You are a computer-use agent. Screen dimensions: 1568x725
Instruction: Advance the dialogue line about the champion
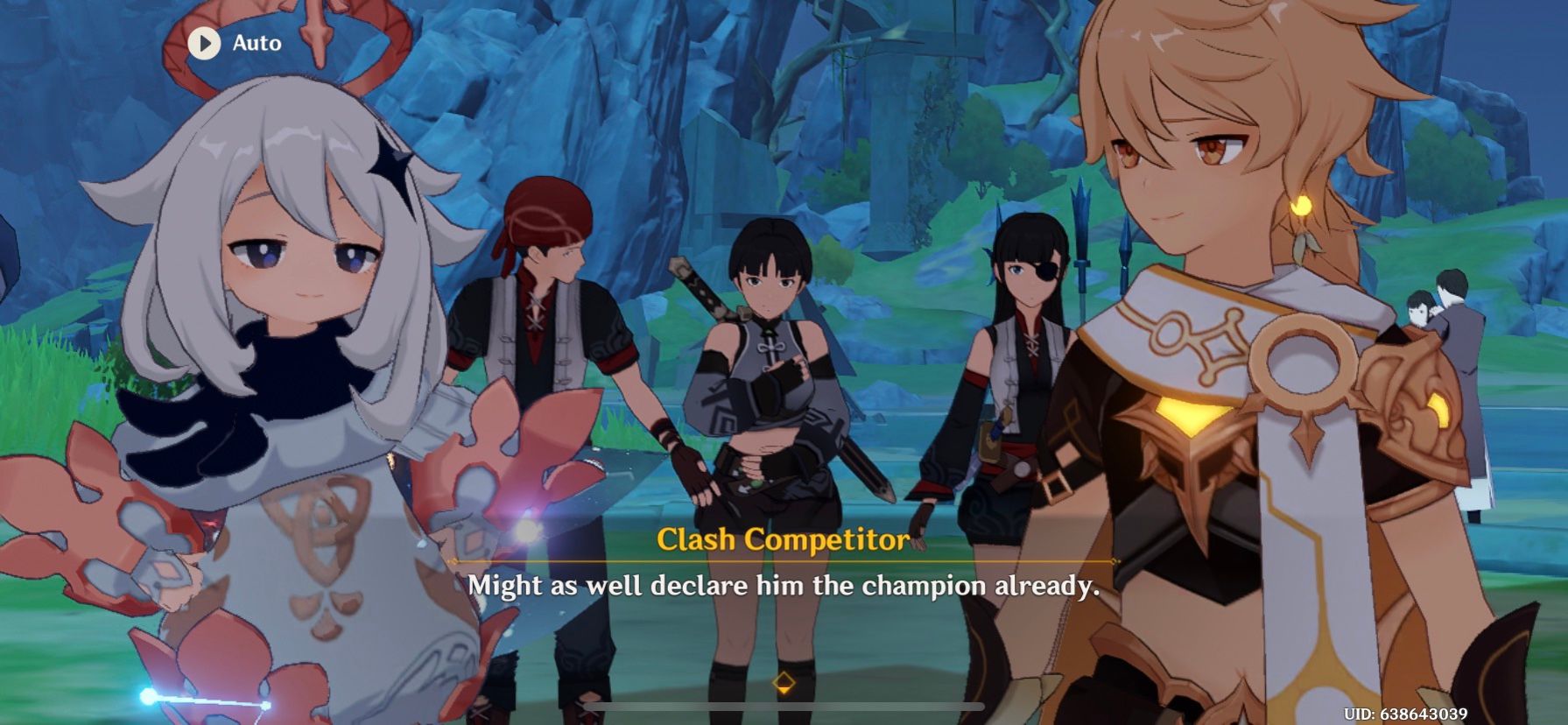click(784, 587)
